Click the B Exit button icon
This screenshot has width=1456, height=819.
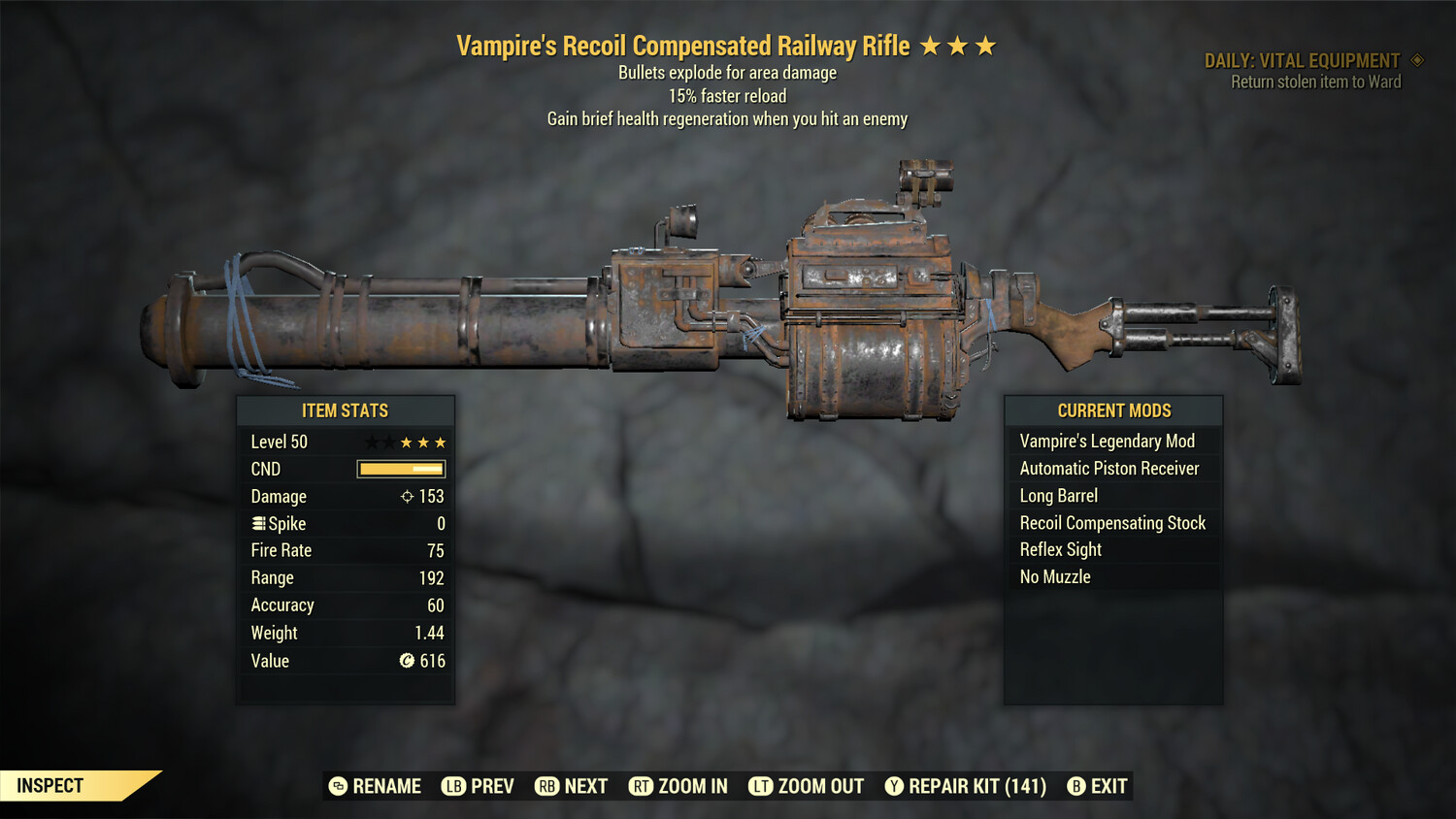point(1075,786)
